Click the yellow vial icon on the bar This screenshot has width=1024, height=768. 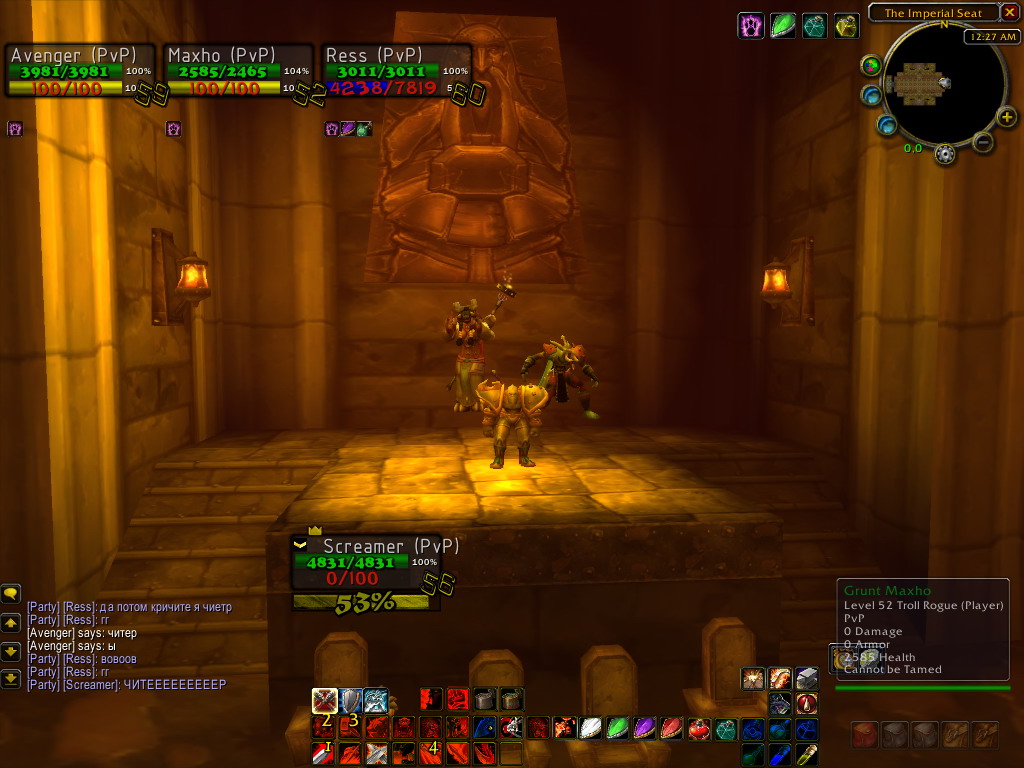pos(806,754)
